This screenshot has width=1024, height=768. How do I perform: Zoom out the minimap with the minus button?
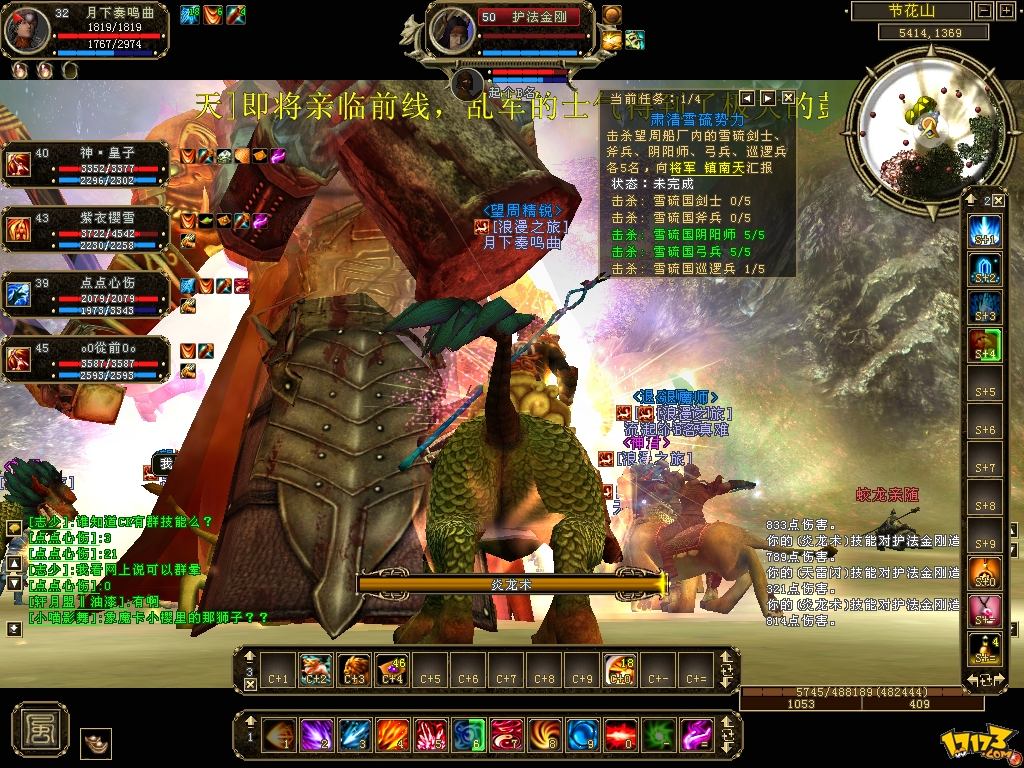pyautogui.click(x=985, y=11)
